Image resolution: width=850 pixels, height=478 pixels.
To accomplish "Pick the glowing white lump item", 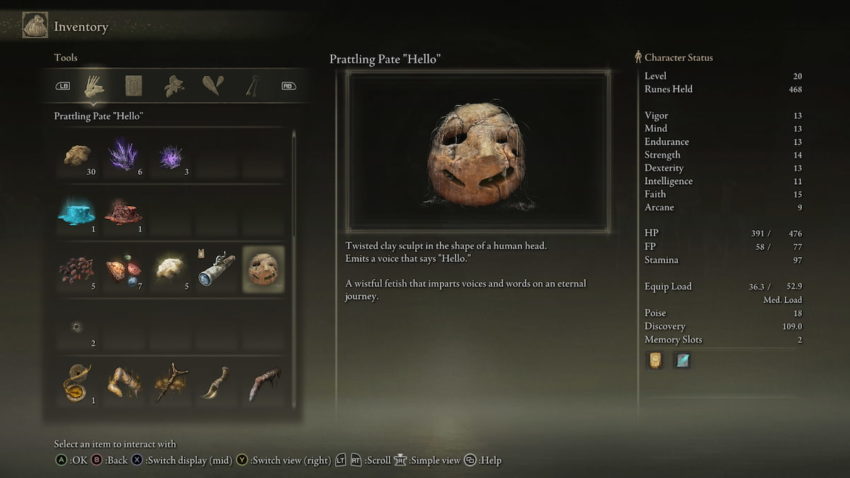I will point(170,268).
